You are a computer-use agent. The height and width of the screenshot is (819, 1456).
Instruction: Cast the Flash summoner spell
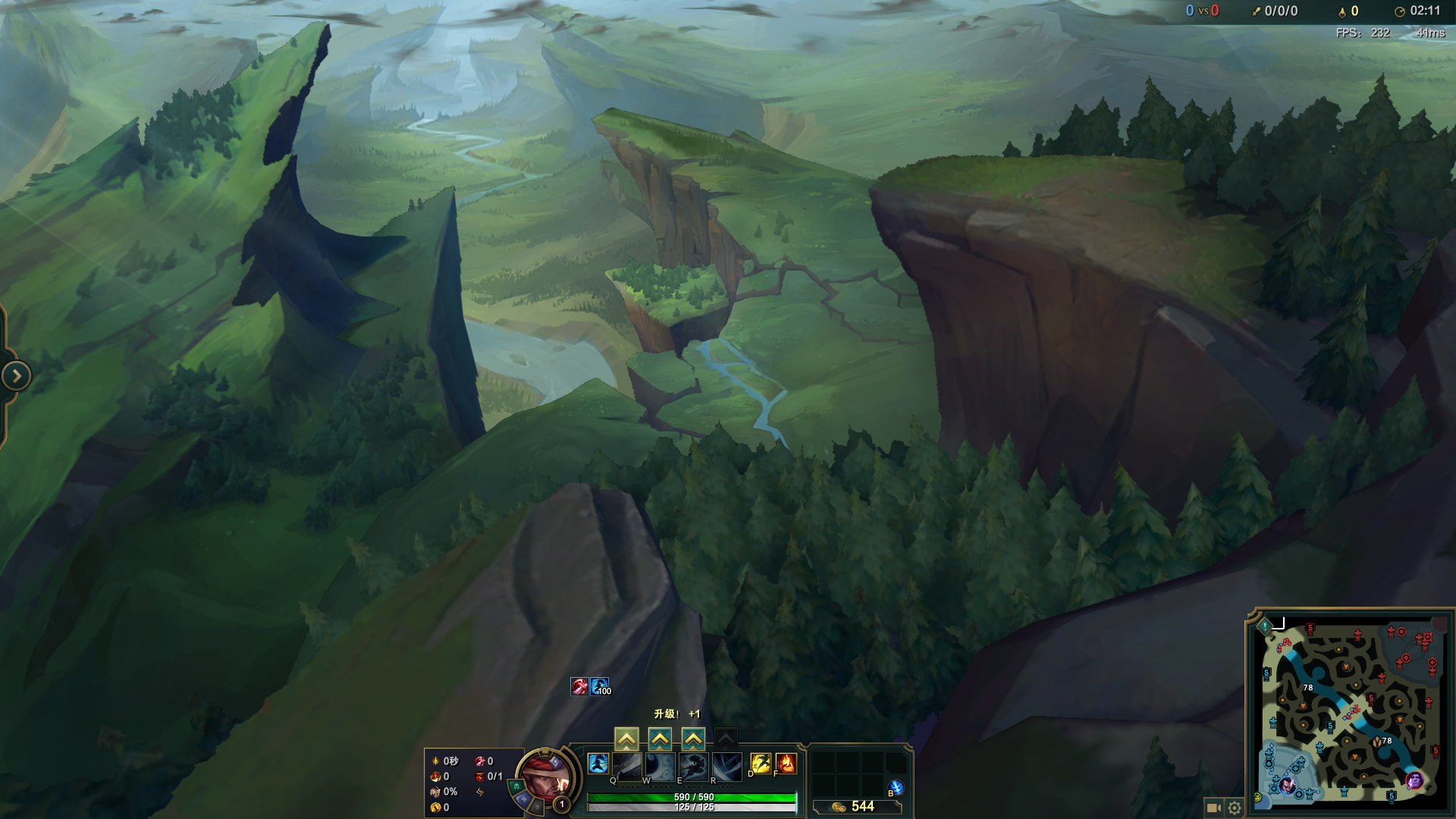click(x=760, y=763)
